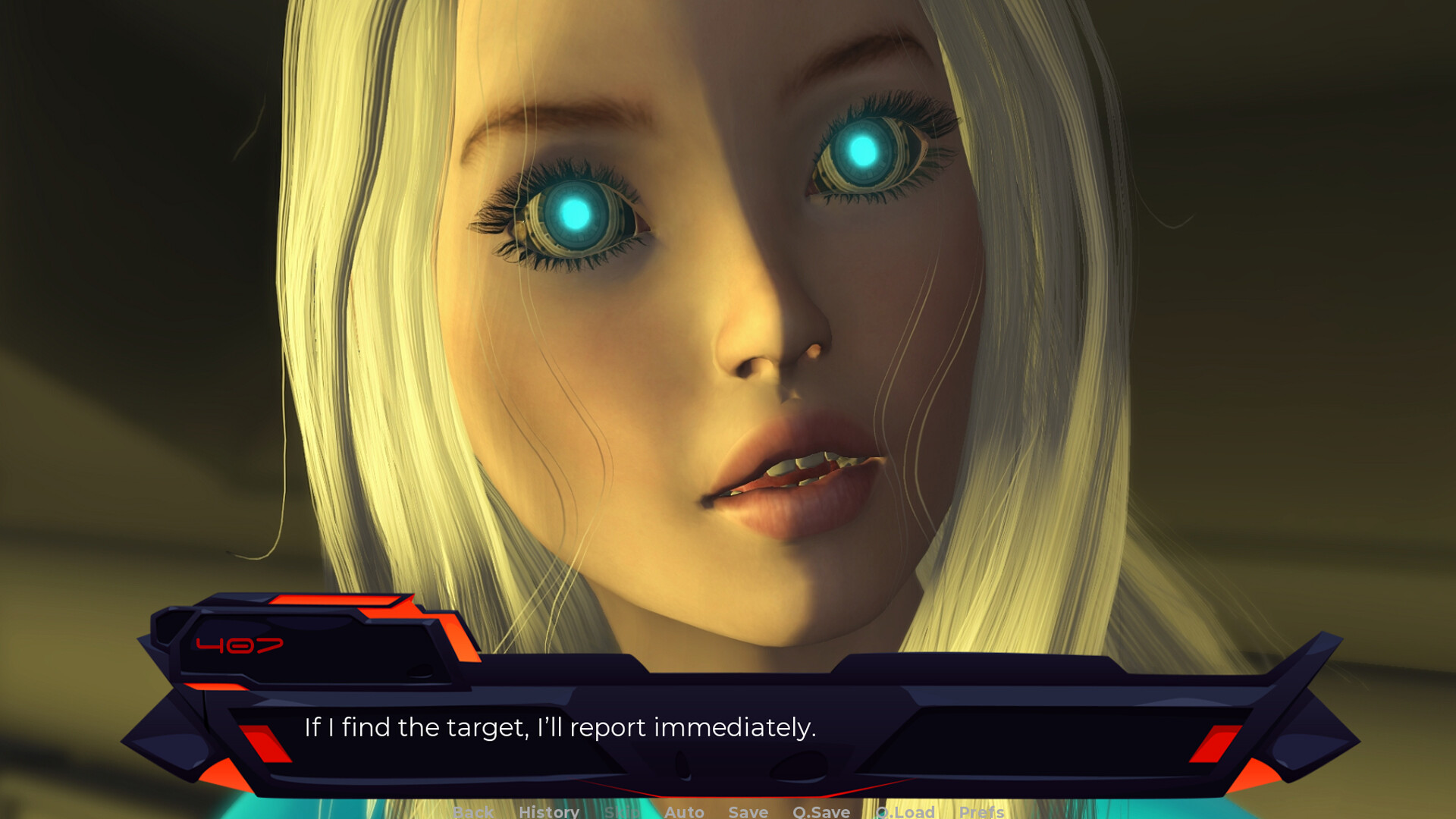Open the History dialogue log
Viewport: 1456px width, 819px height.
[x=548, y=812]
